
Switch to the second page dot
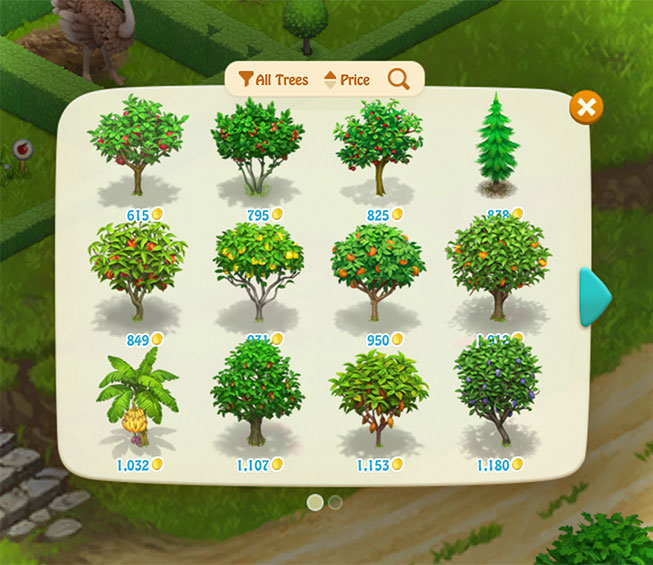click(x=335, y=503)
